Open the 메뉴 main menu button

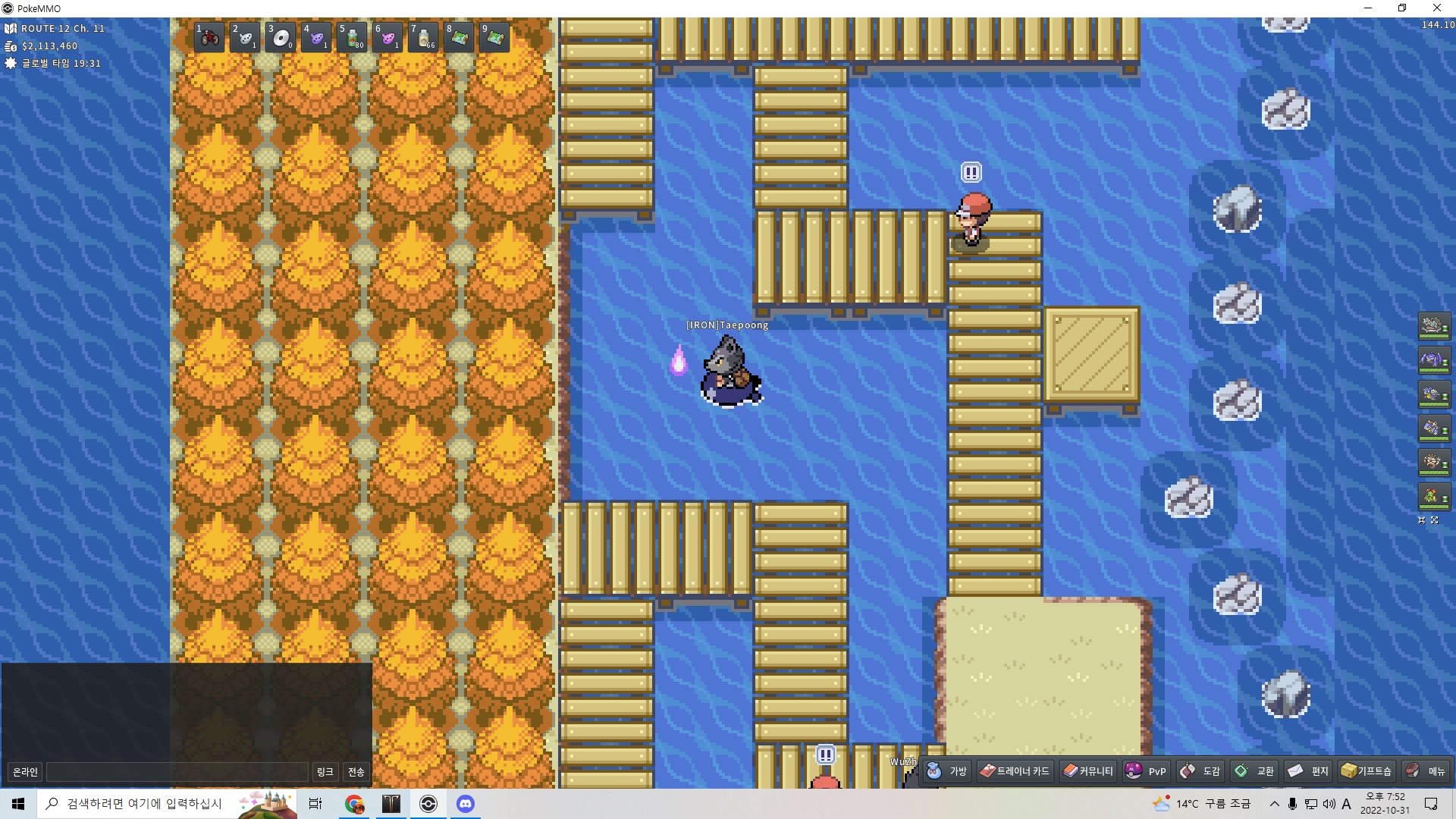(1426, 771)
